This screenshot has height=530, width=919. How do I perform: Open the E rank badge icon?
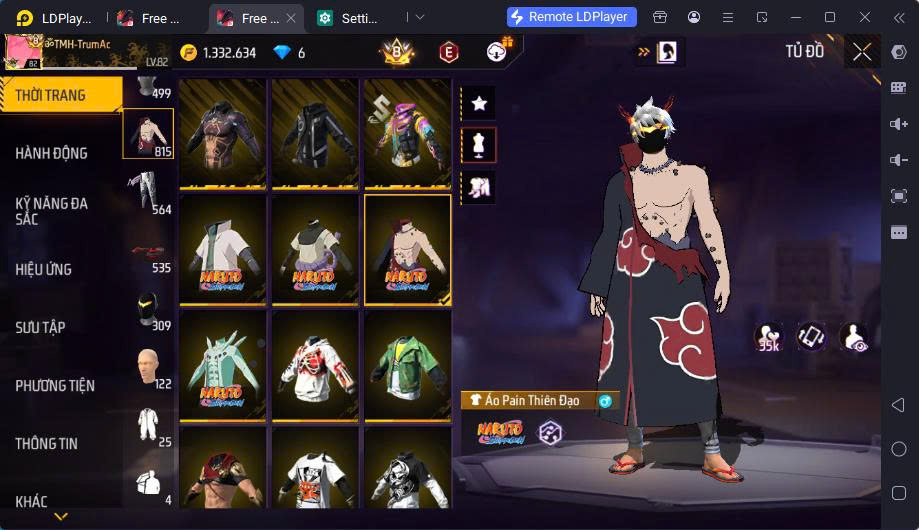(x=449, y=52)
